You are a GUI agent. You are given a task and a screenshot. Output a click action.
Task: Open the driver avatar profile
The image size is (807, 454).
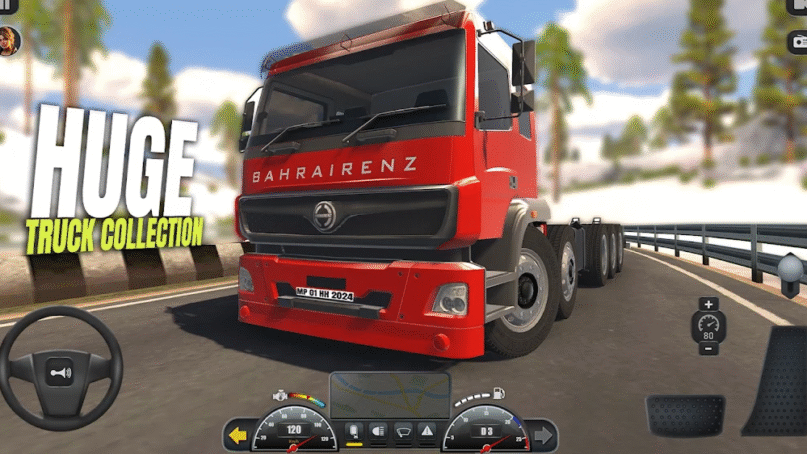coord(9,39)
